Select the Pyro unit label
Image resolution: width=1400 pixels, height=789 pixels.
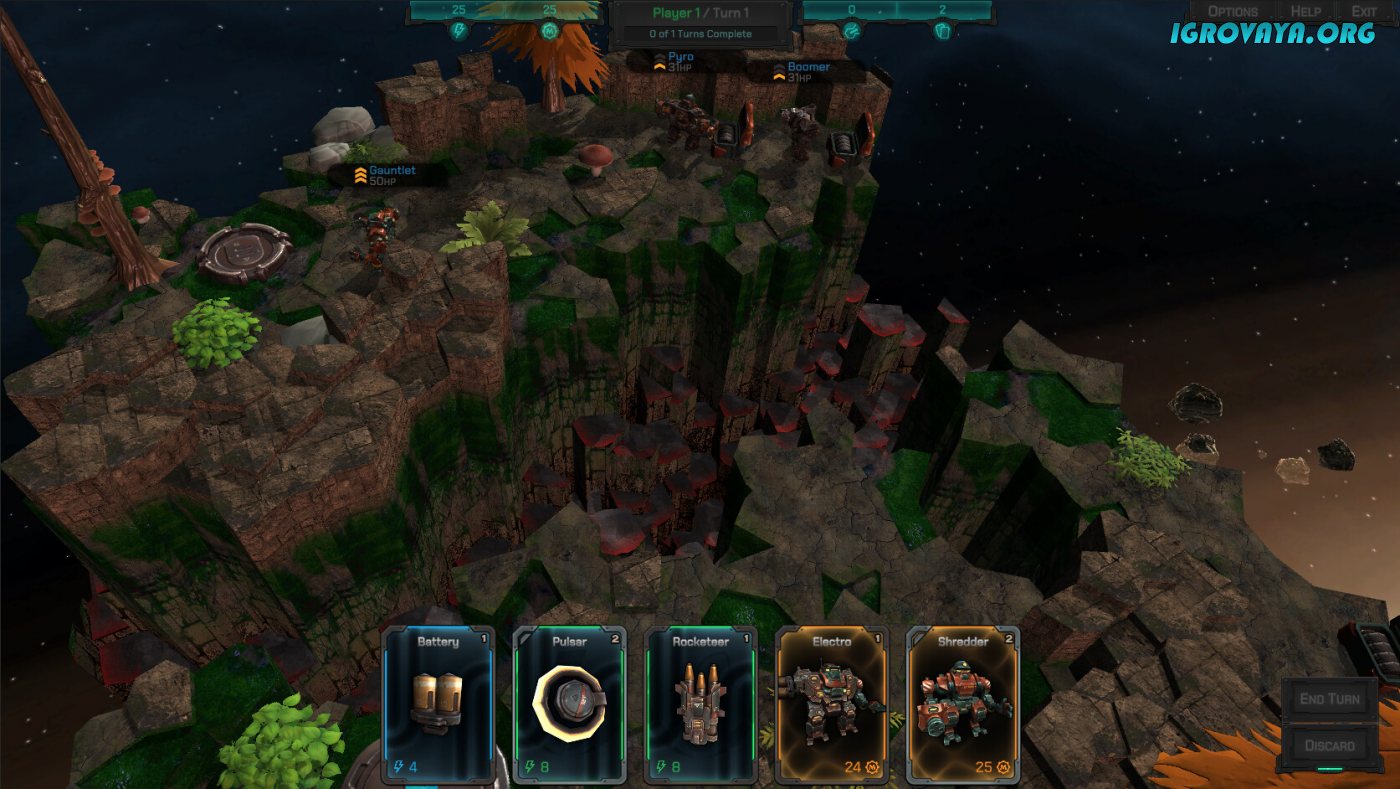pyautogui.click(x=679, y=62)
